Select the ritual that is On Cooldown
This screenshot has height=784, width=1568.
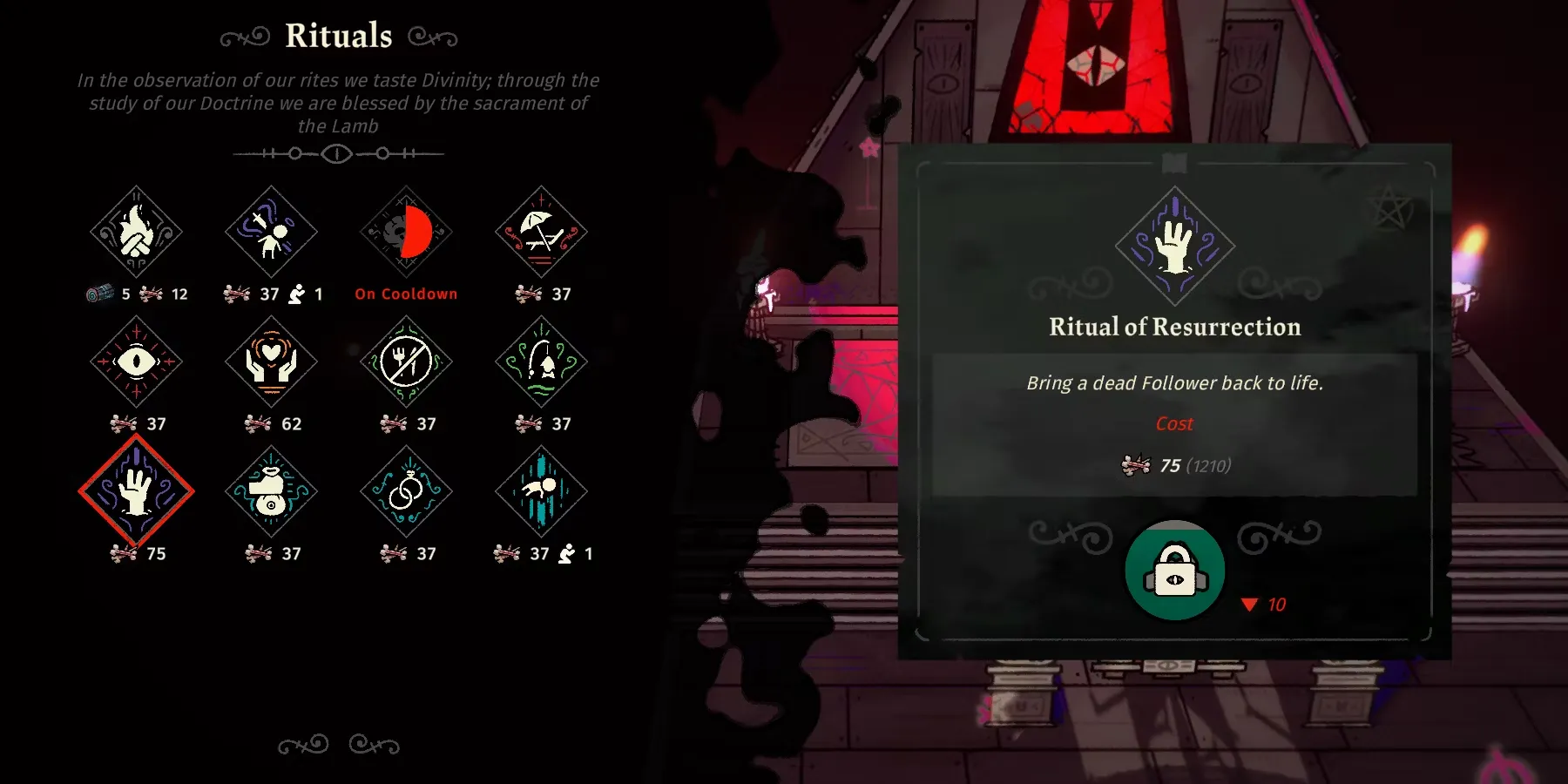point(406,232)
